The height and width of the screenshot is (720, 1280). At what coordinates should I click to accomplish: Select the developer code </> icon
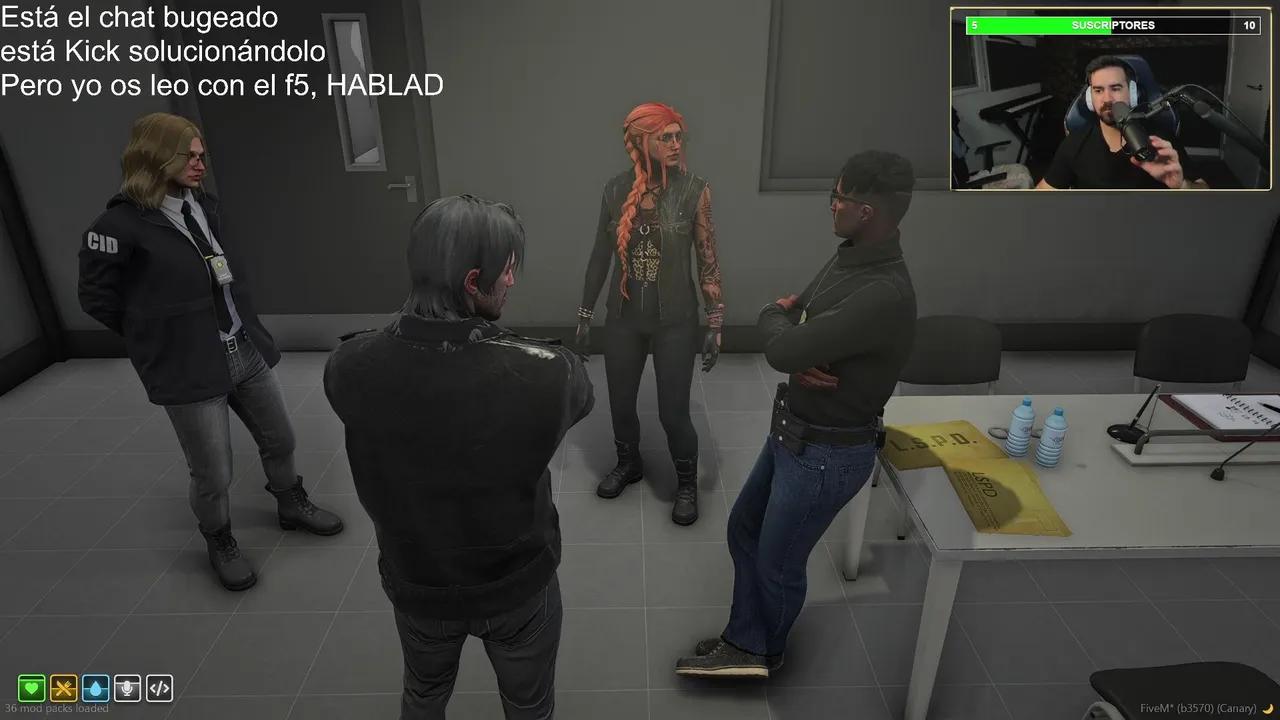pos(158,688)
